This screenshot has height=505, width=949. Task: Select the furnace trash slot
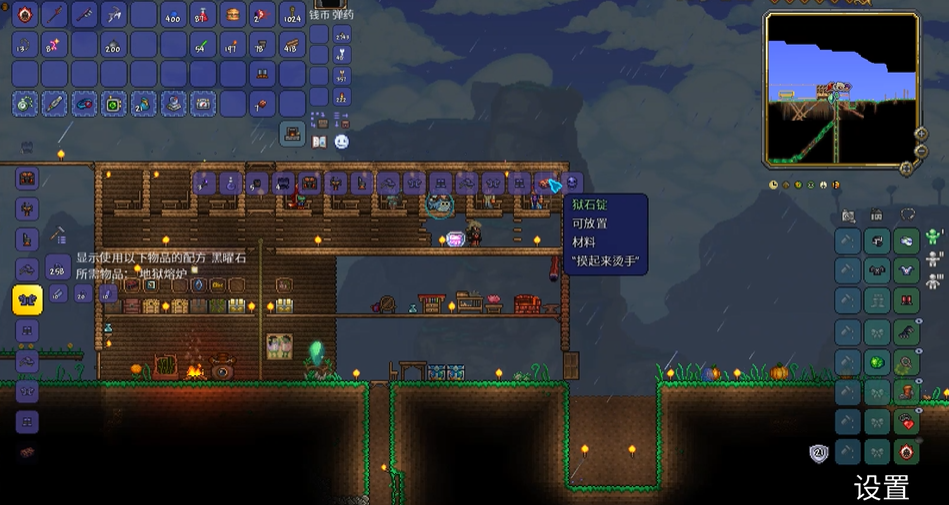coord(292,131)
